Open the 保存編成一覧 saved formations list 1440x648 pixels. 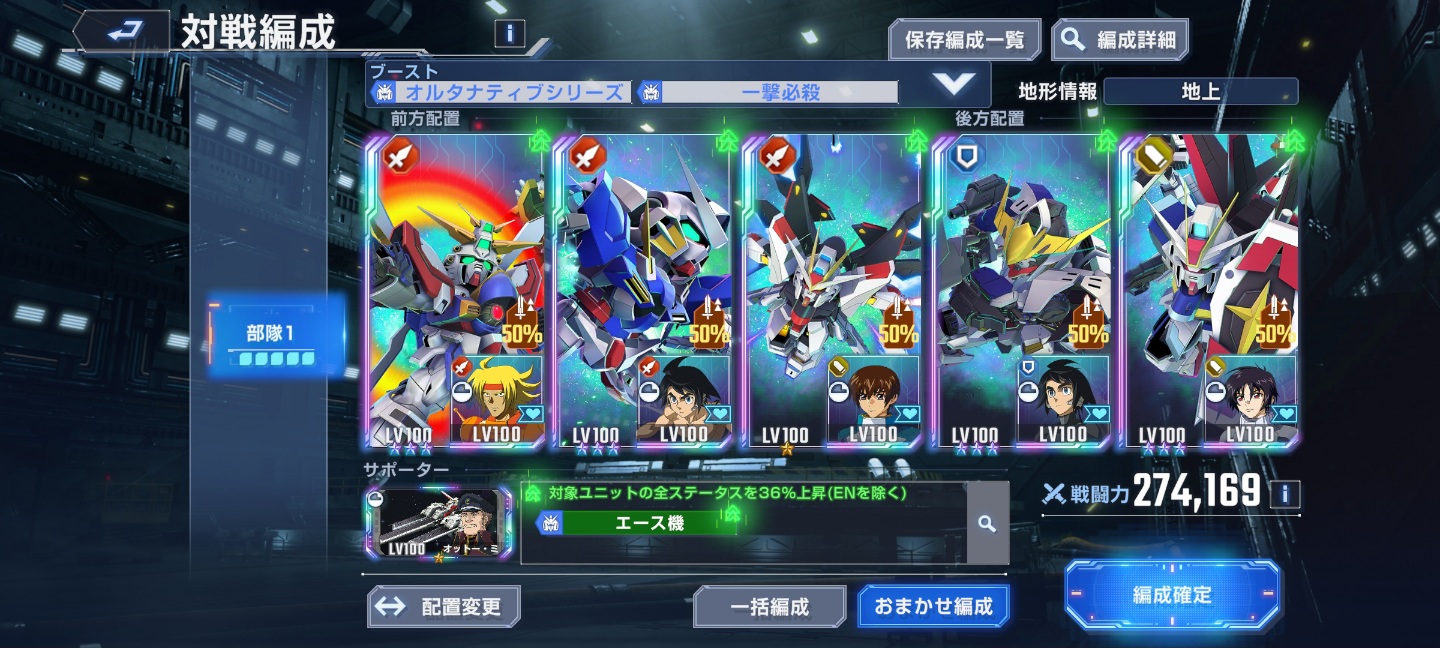pos(964,40)
